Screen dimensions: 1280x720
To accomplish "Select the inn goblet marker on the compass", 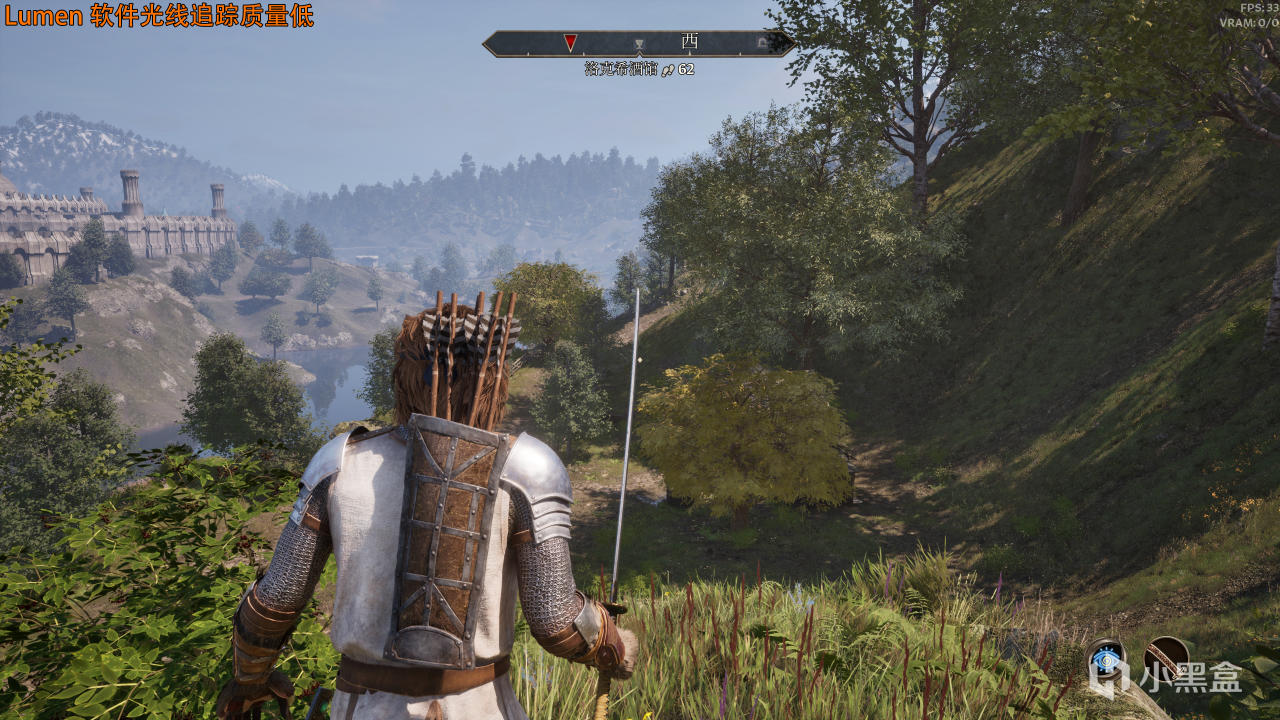I will pos(639,44).
